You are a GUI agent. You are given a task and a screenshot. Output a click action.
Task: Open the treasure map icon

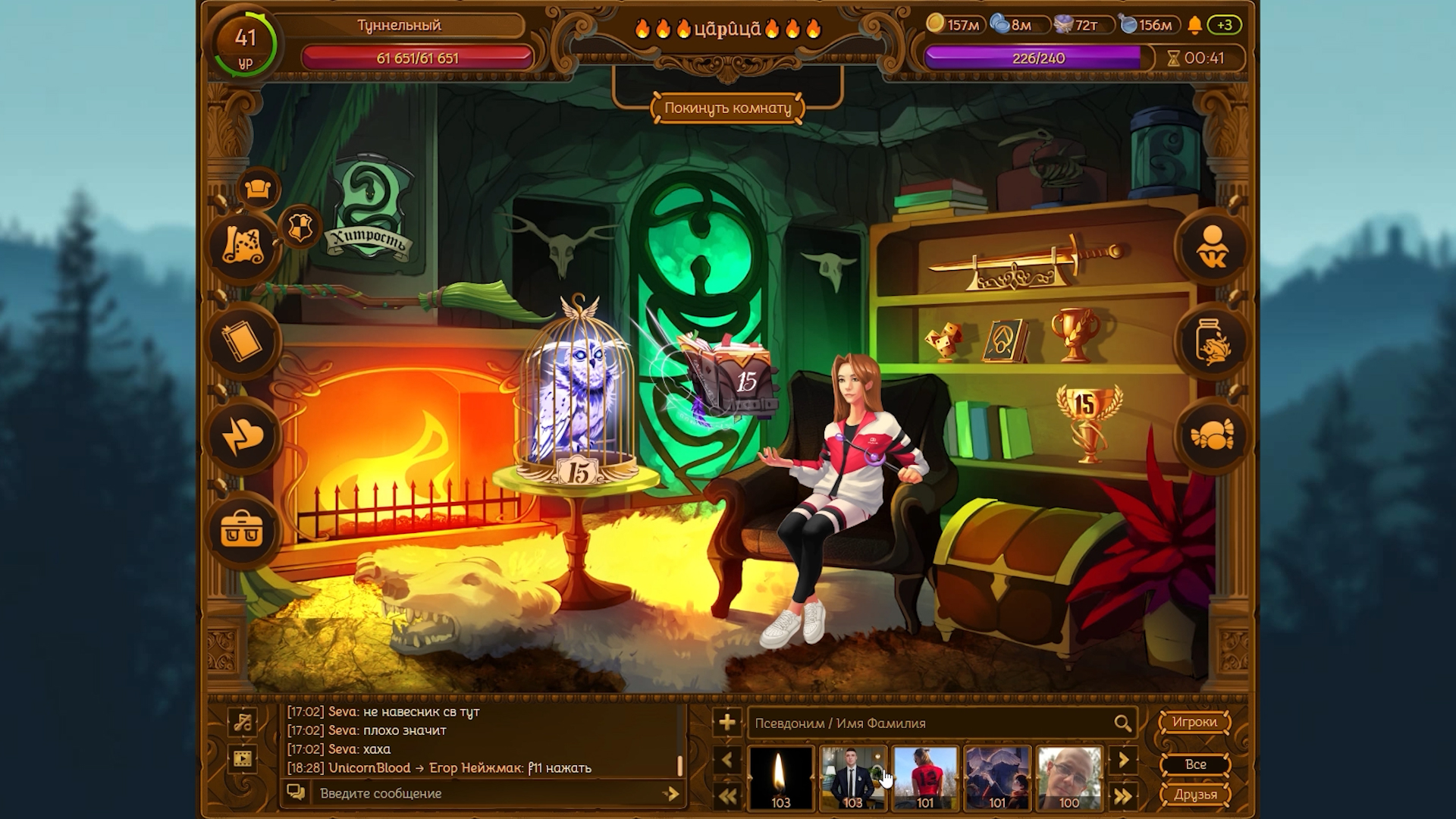[242, 246]
